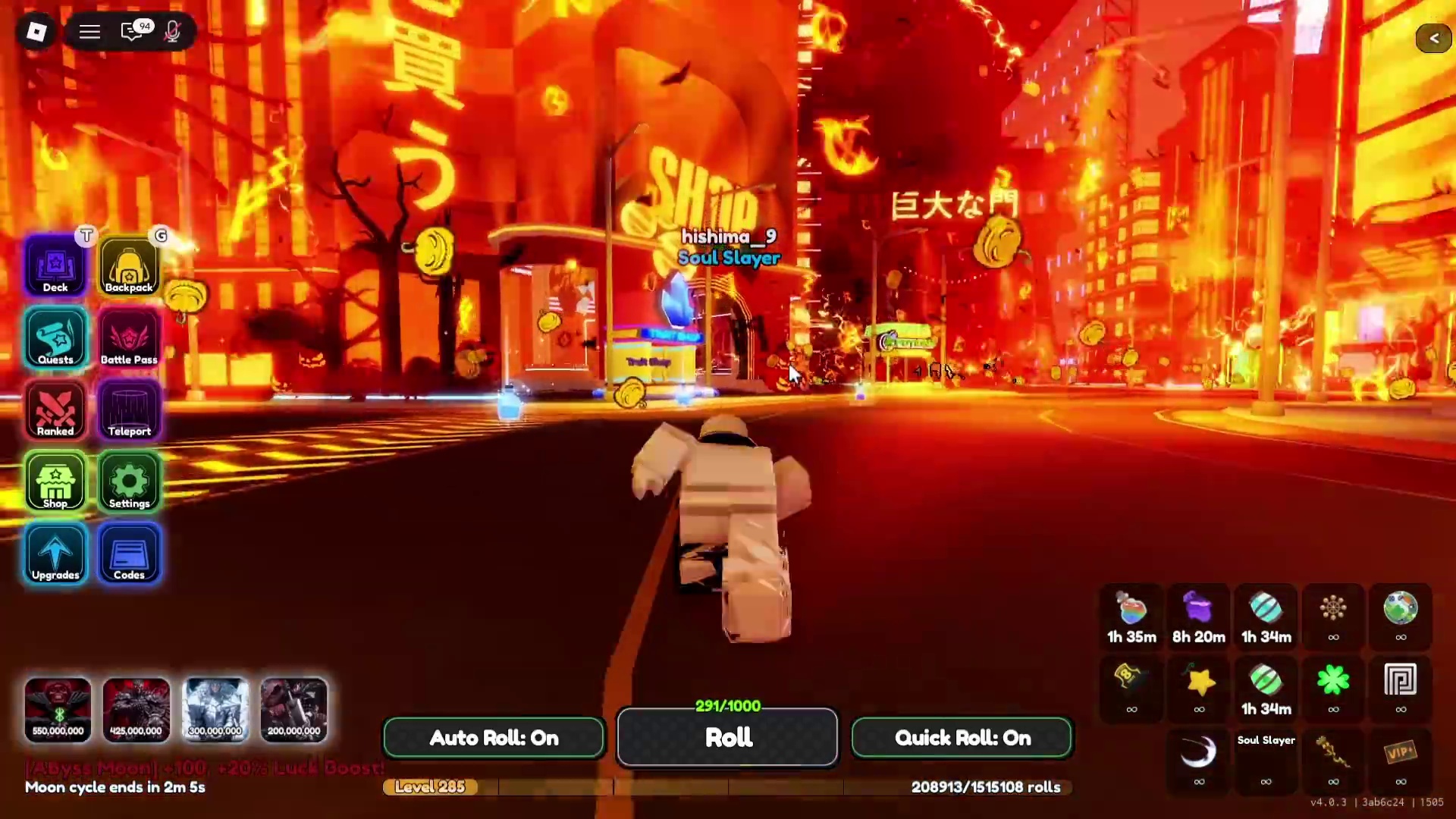Screen dimensions: 1456x819
Task: Open the Codes entry panel
Action: 129,554
